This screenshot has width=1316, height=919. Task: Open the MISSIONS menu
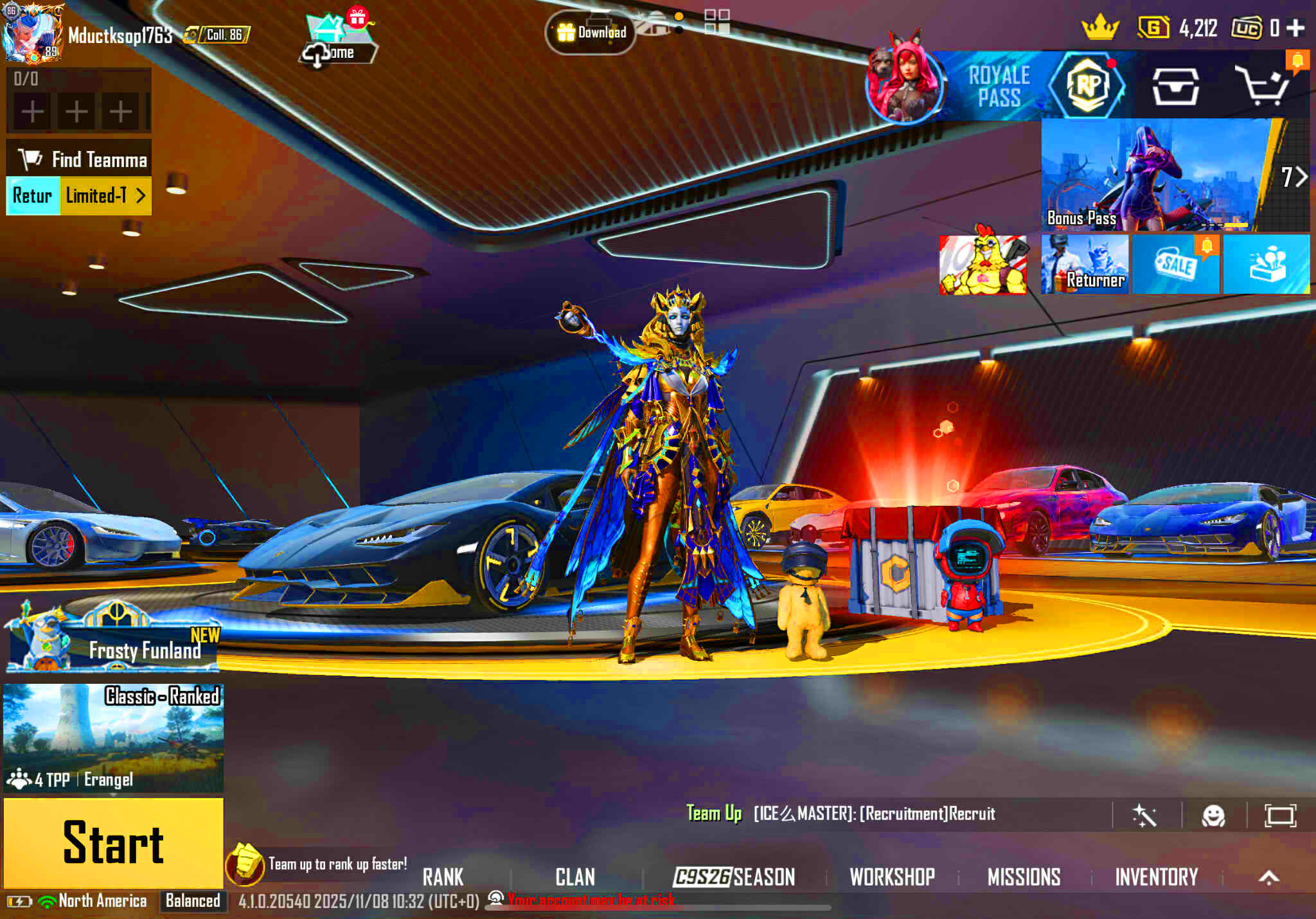point(1024,877)
